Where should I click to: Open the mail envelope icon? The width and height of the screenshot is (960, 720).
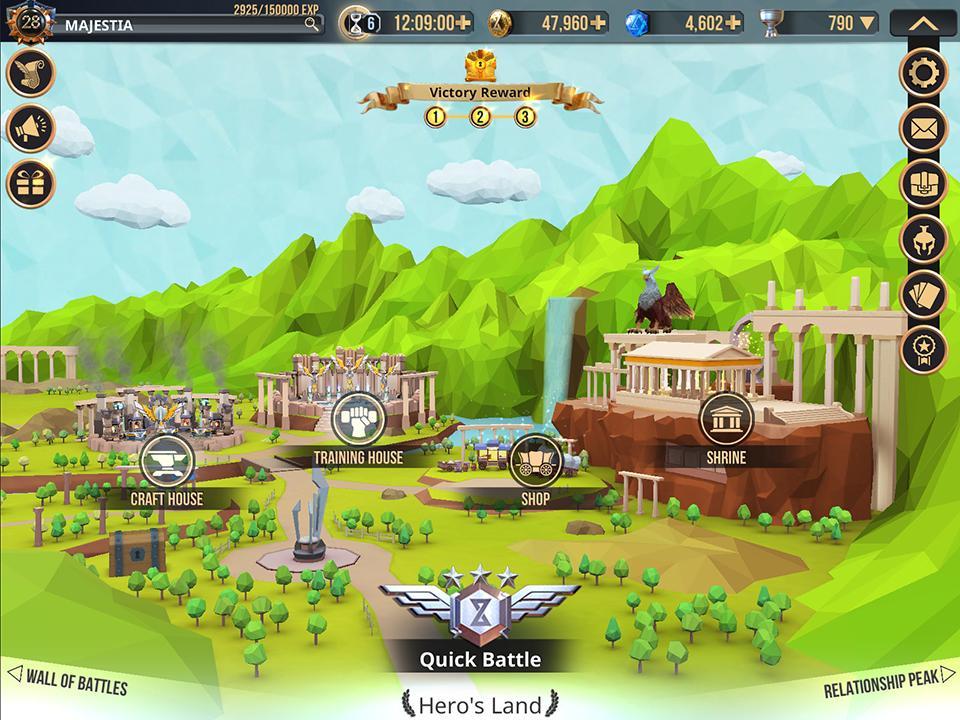[x=923, y=128]
